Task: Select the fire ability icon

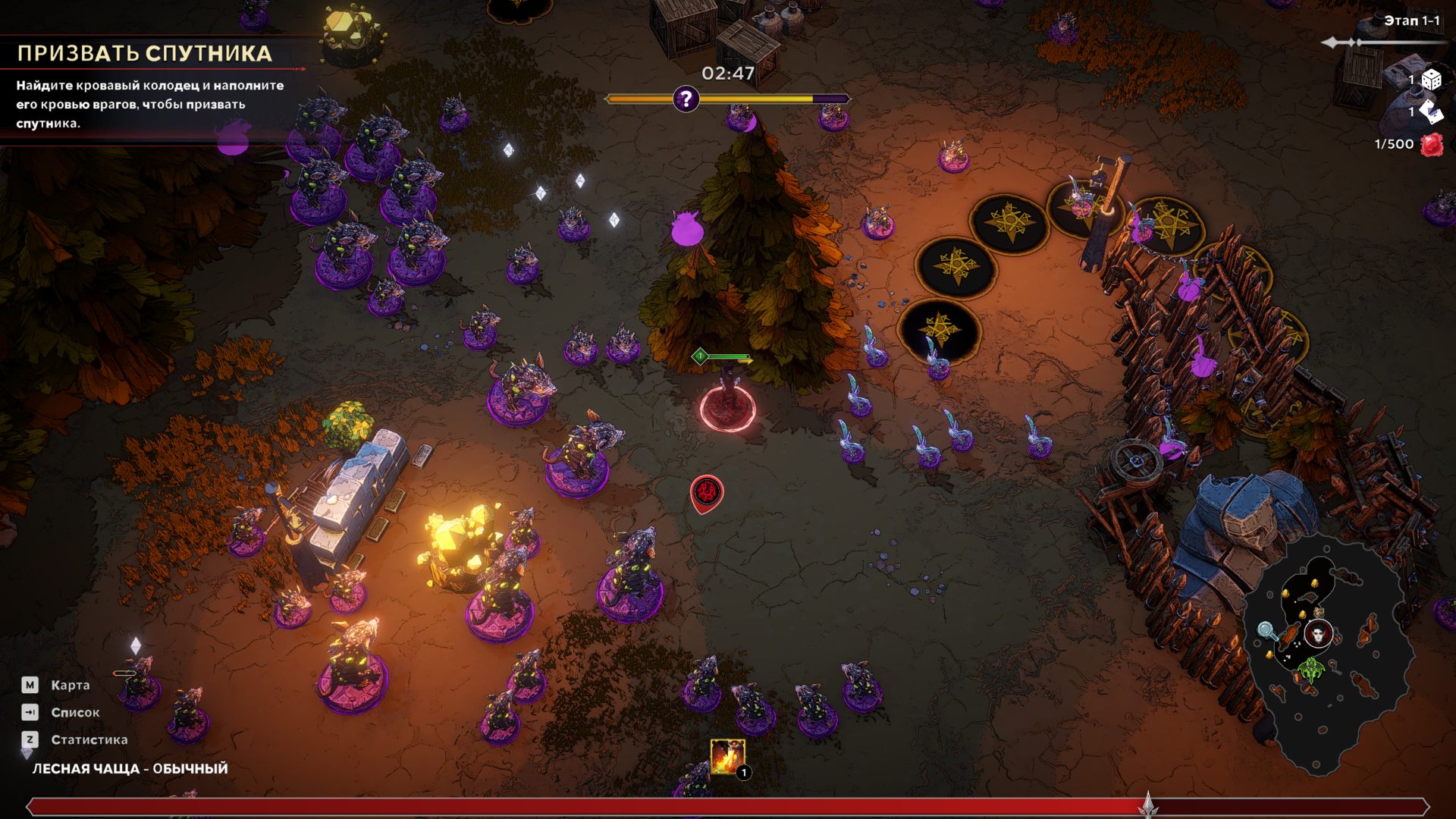Action: tap(726, 756)
